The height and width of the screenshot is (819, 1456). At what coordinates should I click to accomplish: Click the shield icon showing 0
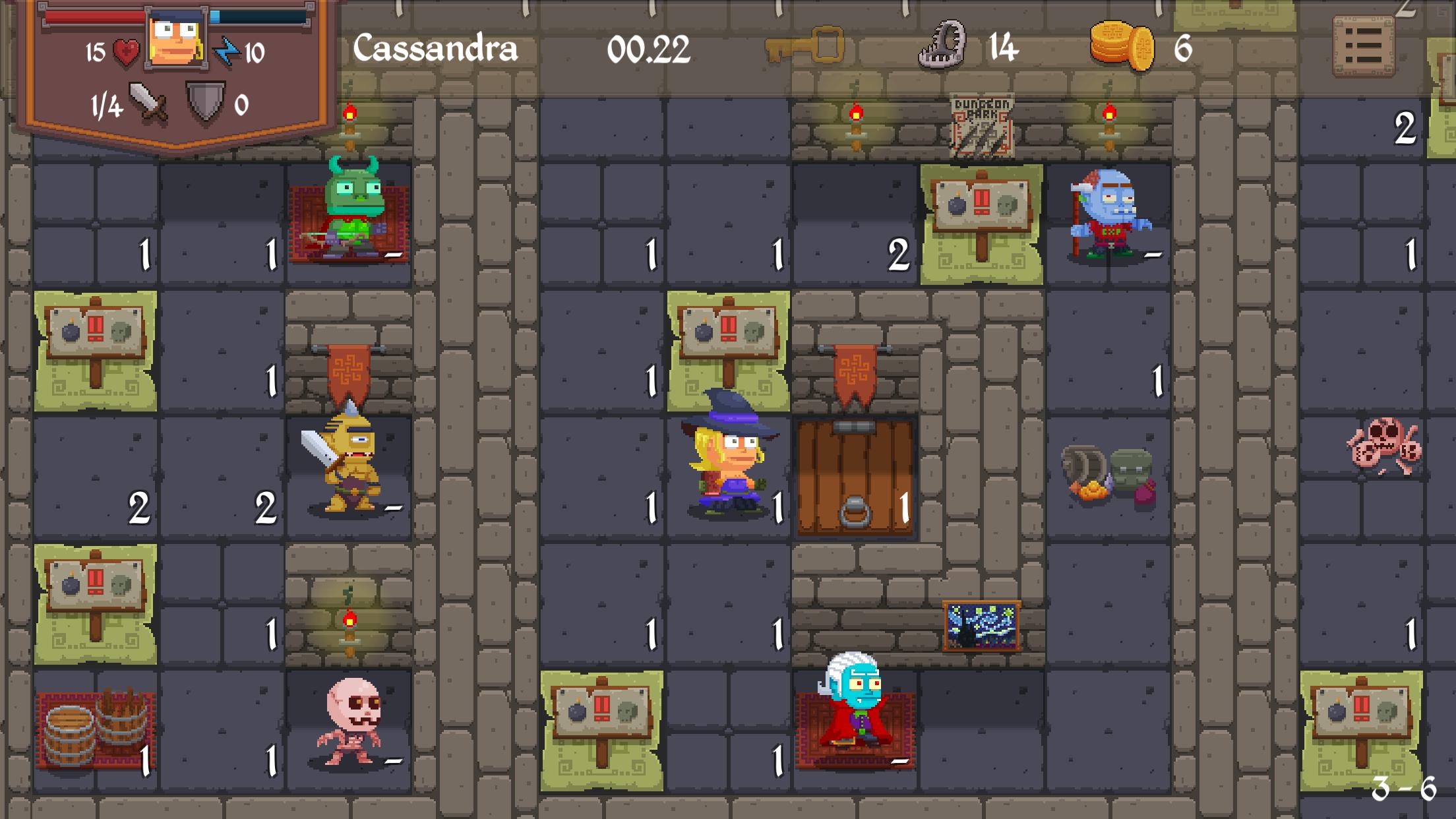205,100
